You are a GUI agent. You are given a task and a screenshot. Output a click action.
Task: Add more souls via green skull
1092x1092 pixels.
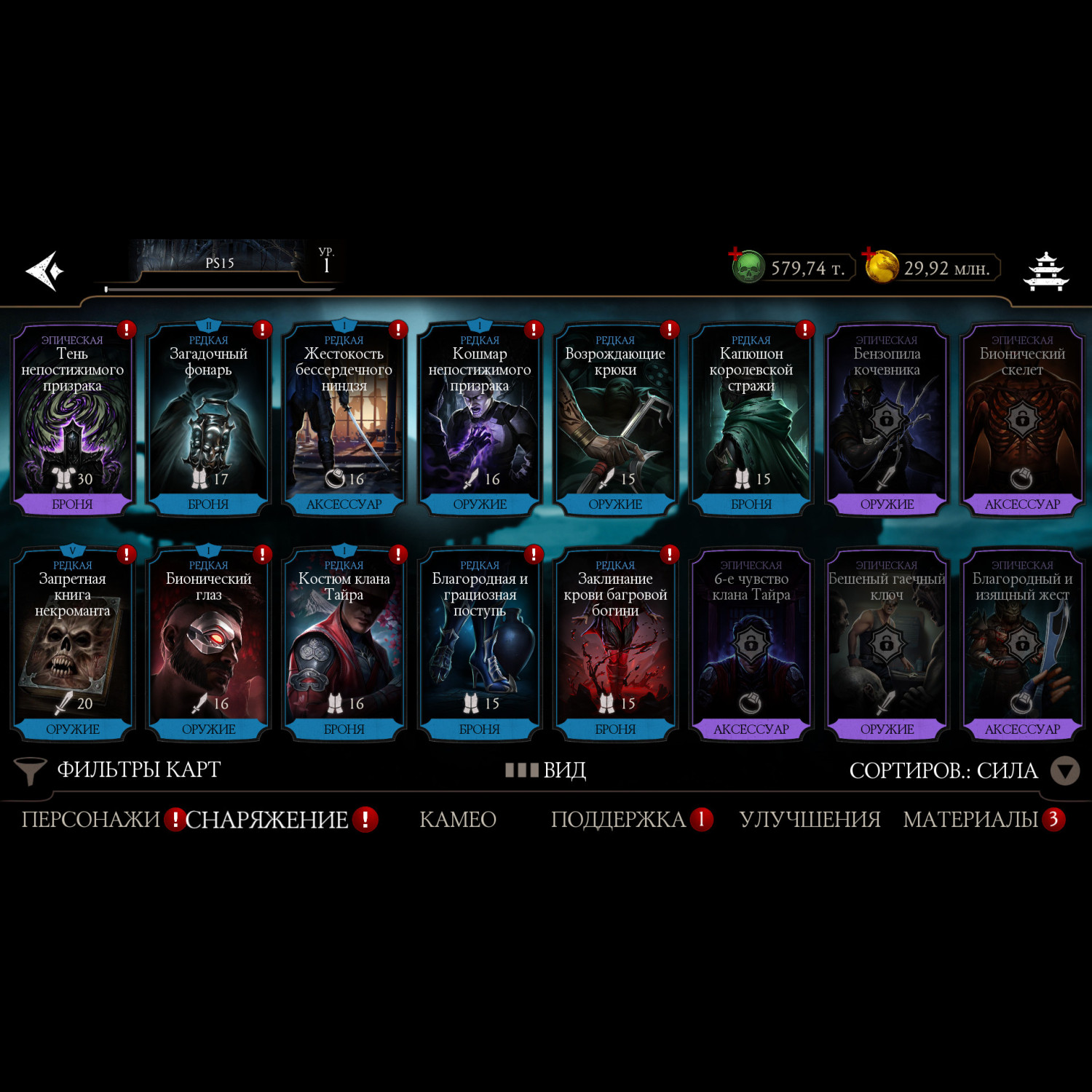pyautogui.click(x=747, y=266)
